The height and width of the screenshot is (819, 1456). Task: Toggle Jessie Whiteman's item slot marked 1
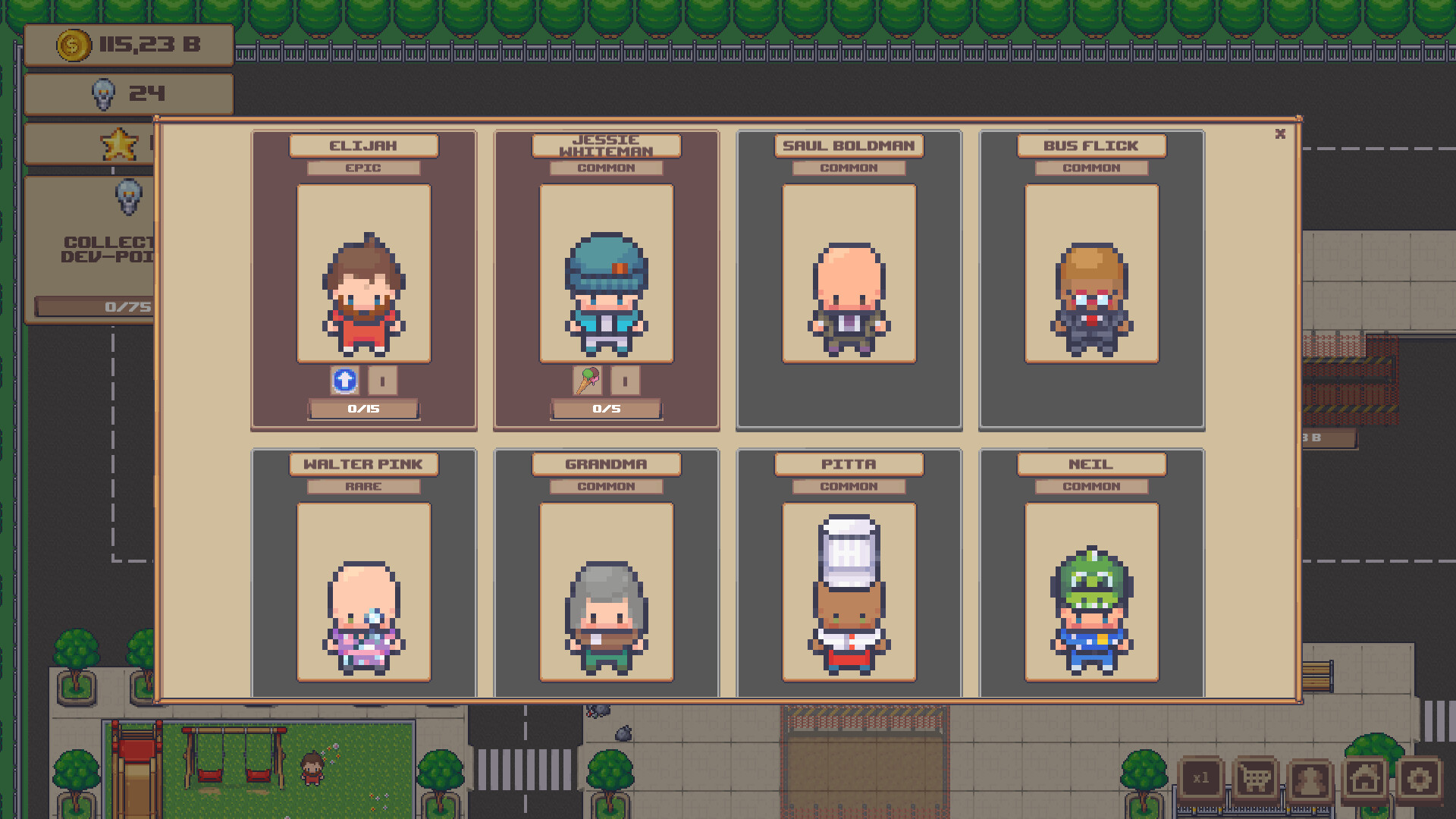click(x=626, y=381)
